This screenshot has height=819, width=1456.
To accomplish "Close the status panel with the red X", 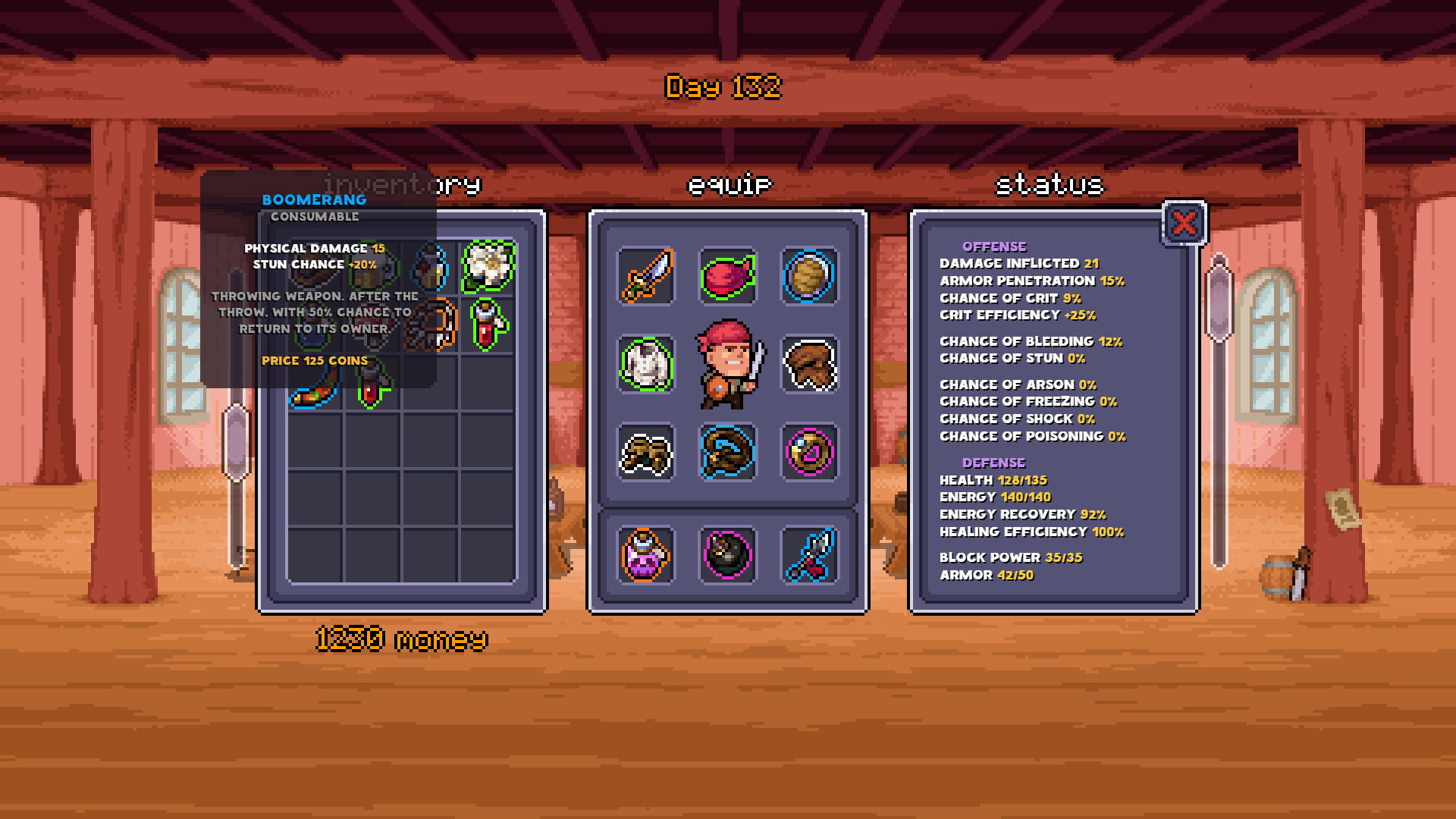I will [1185, 223].
